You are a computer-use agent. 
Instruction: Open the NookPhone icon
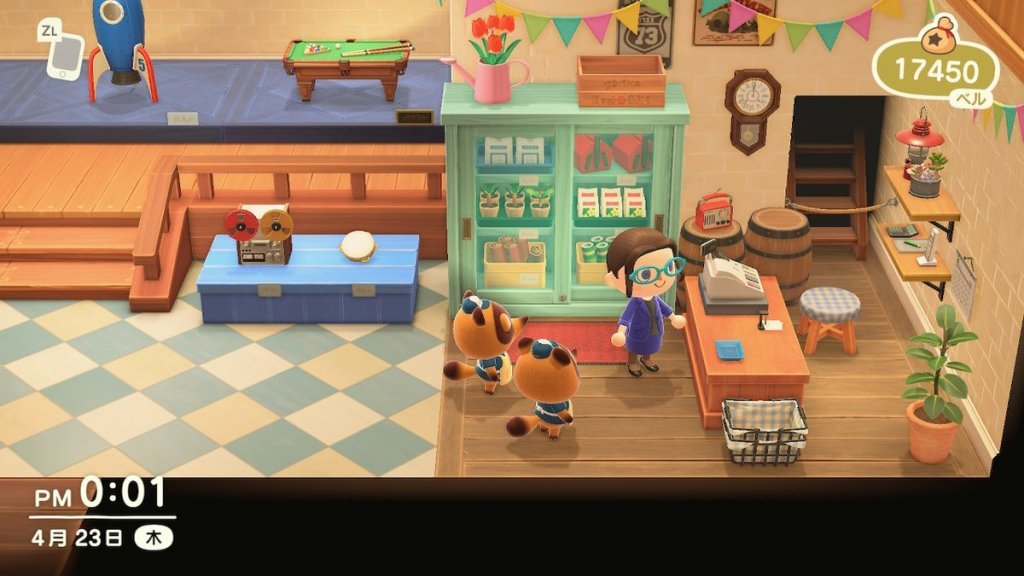coord(65,56)
